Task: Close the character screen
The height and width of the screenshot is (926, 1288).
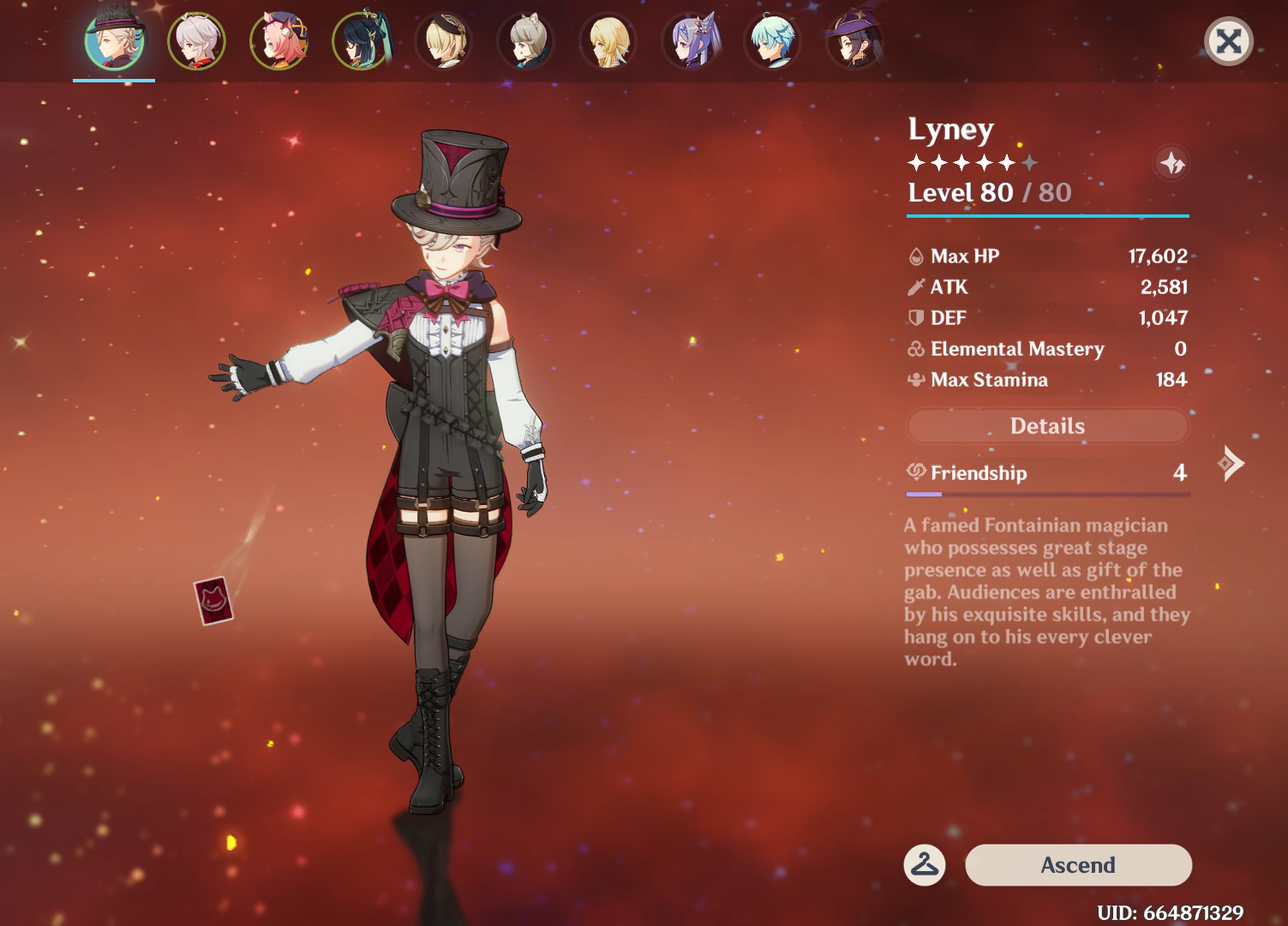Action: [x=1229, y=40]
